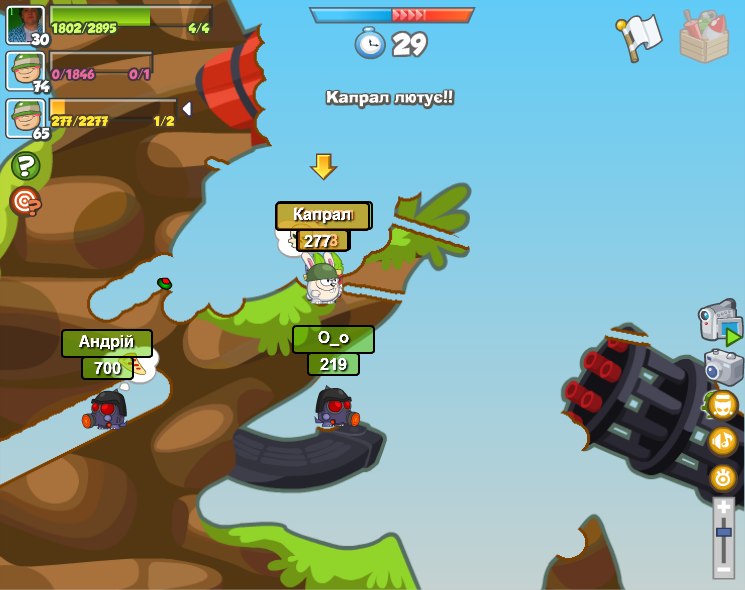Toggle the music note sound button

point(723,441)
